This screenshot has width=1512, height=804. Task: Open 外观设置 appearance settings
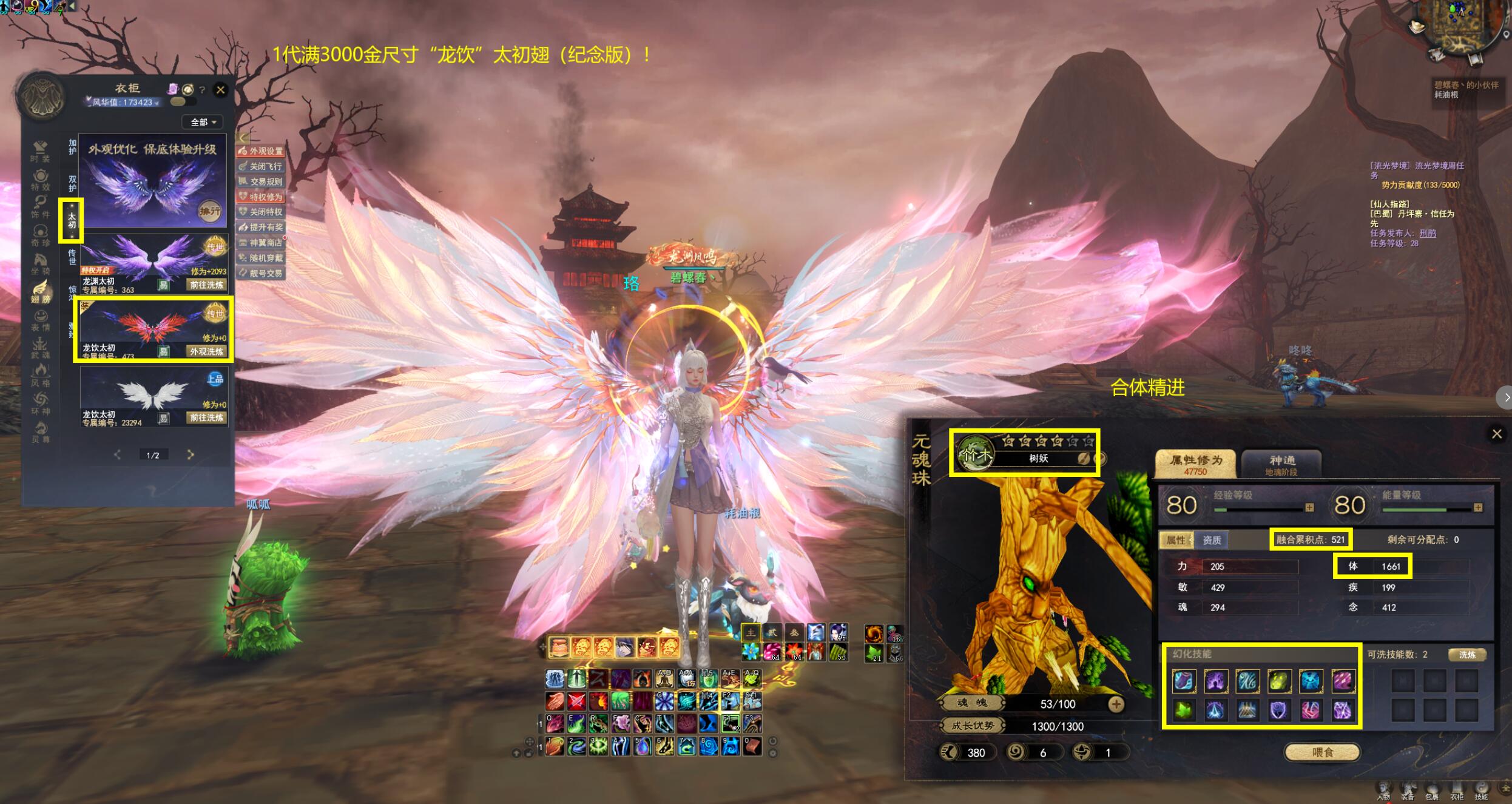[x=261, y=151]
